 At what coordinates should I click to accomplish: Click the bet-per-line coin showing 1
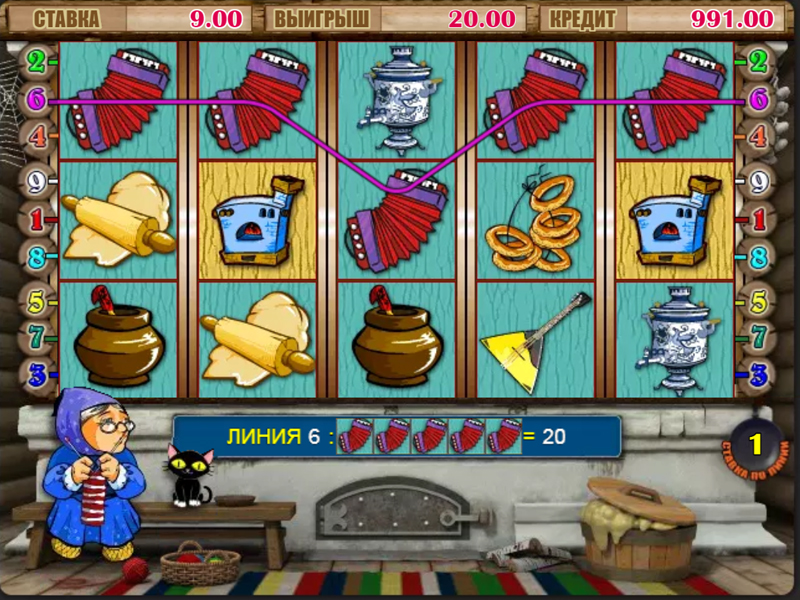coord(756,442)
